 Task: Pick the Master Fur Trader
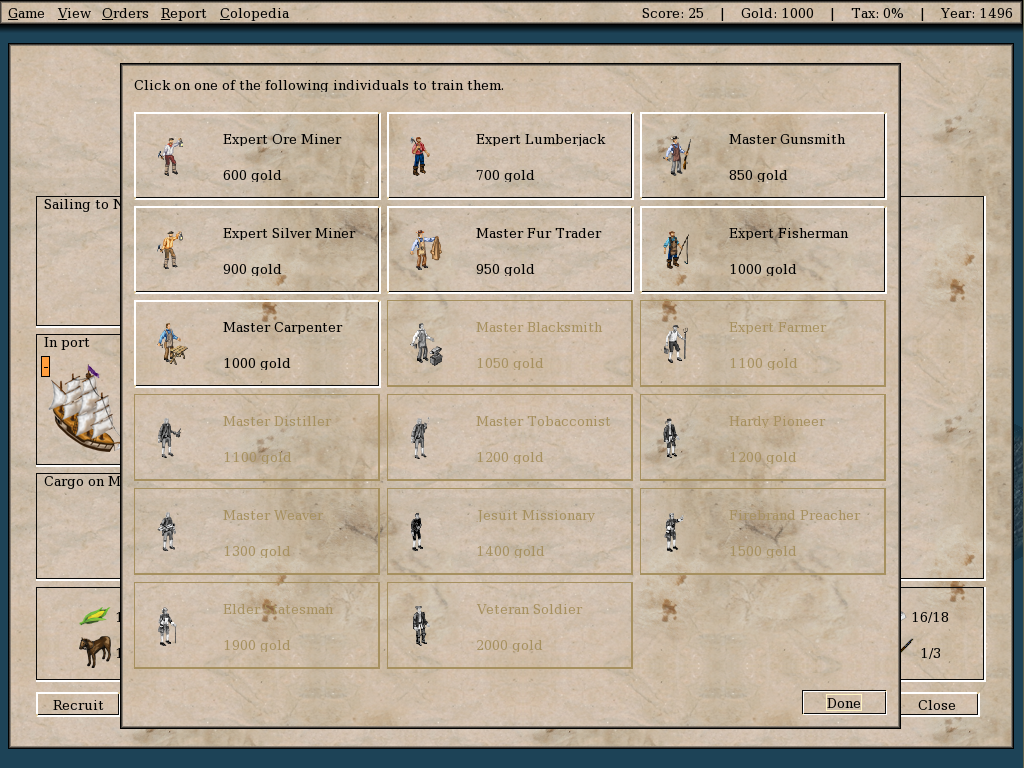[510, 250]
